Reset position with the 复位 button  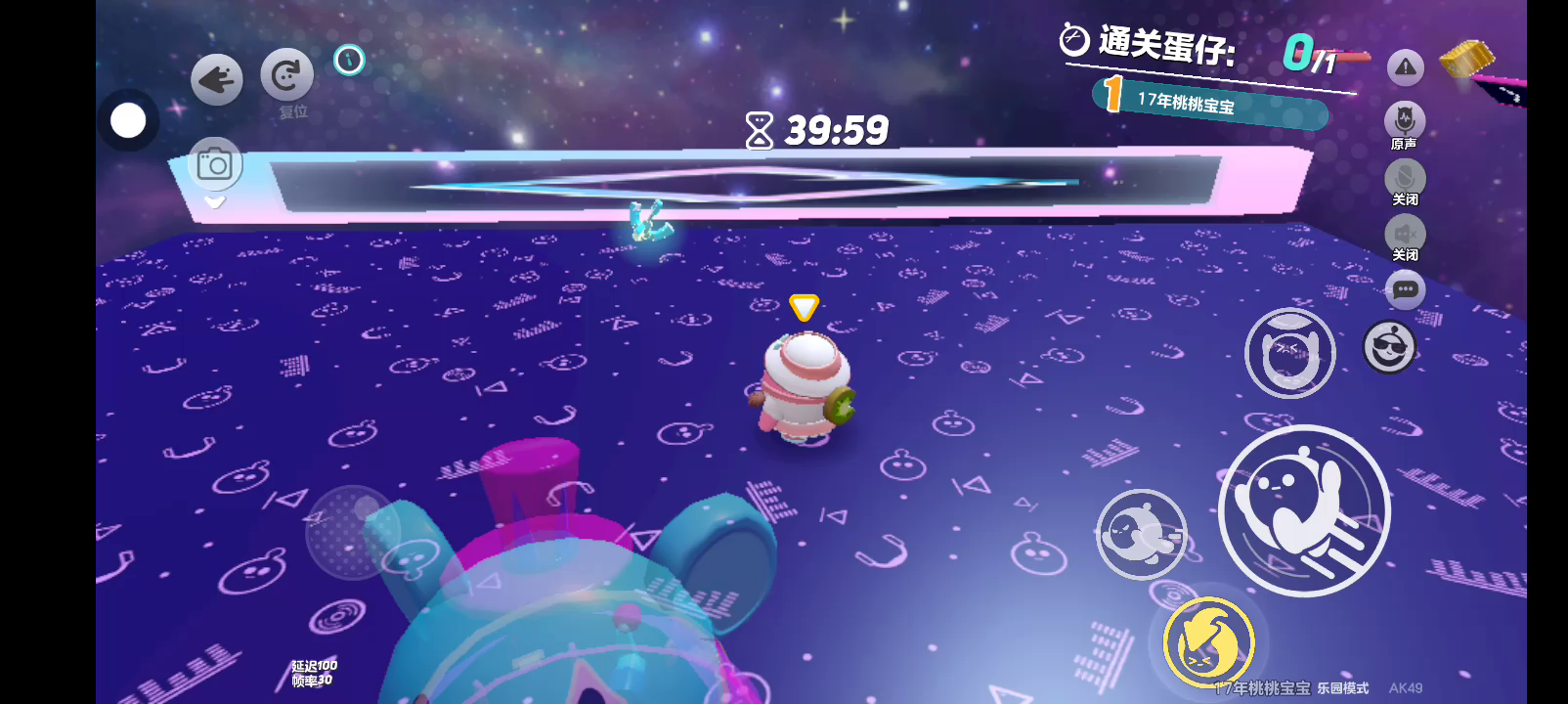(x=287, y=75)
